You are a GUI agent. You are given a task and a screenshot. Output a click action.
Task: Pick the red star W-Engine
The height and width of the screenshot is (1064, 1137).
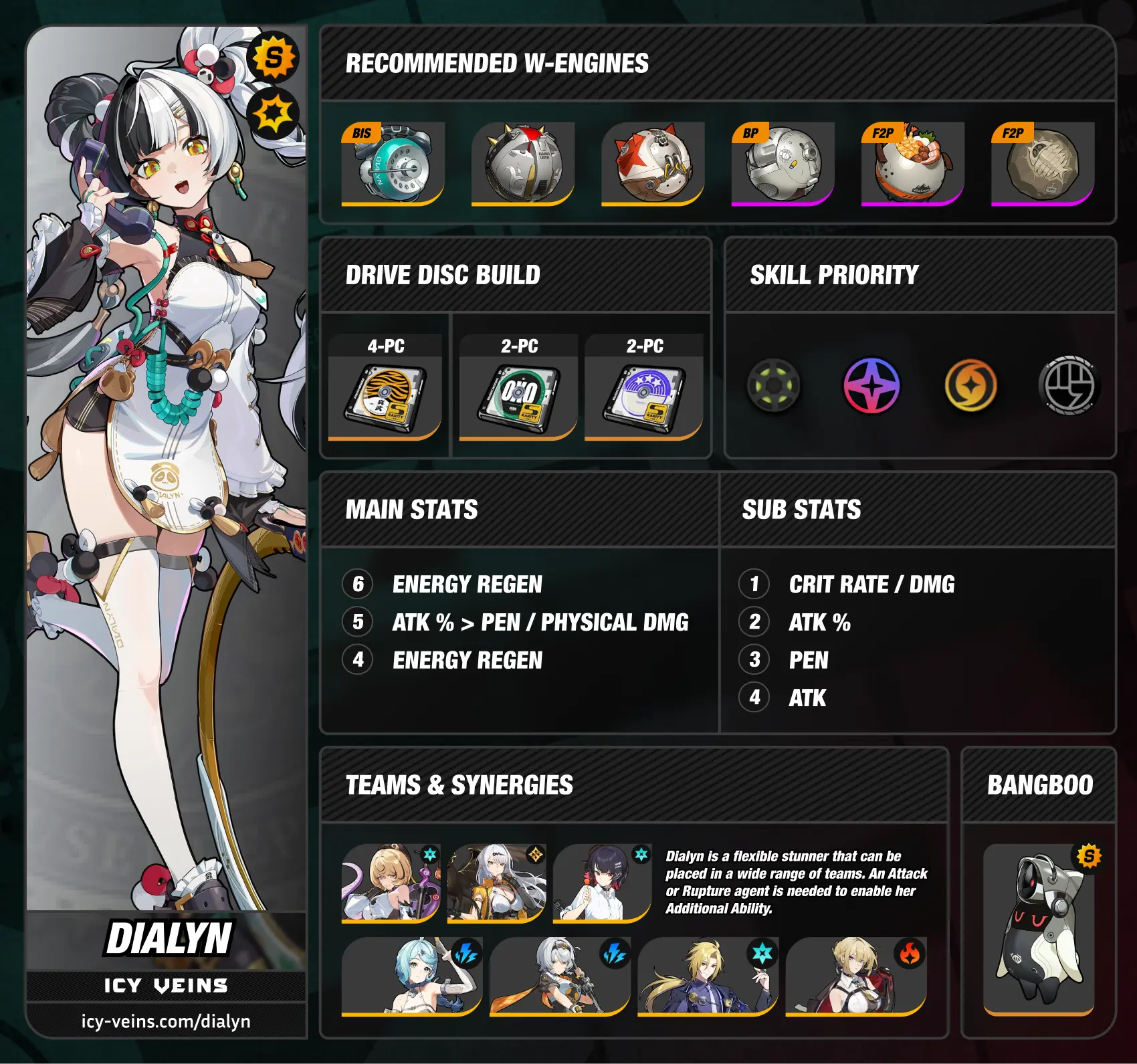coord(652,164)
